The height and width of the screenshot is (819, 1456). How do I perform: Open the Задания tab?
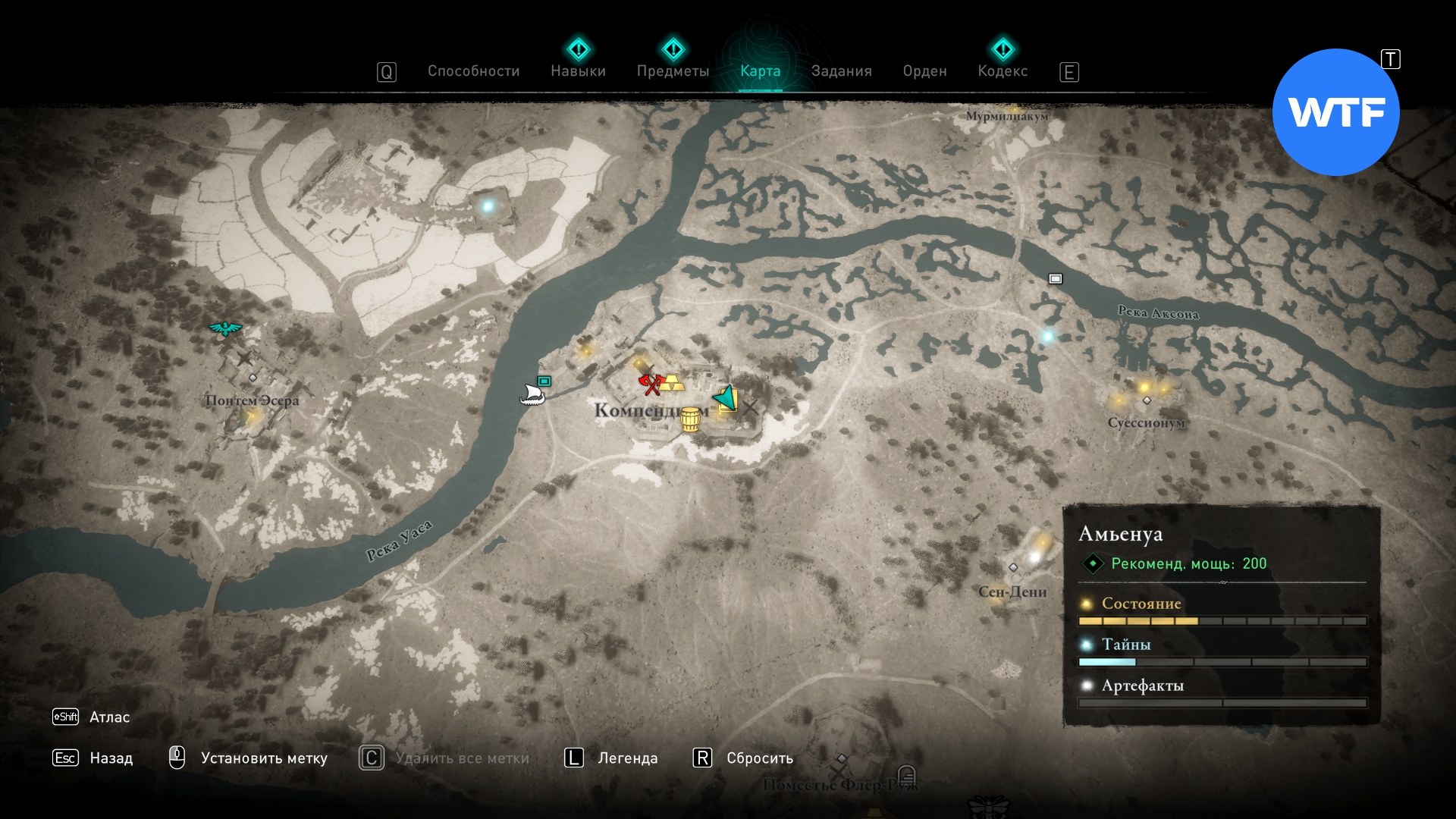coord(841,71)
